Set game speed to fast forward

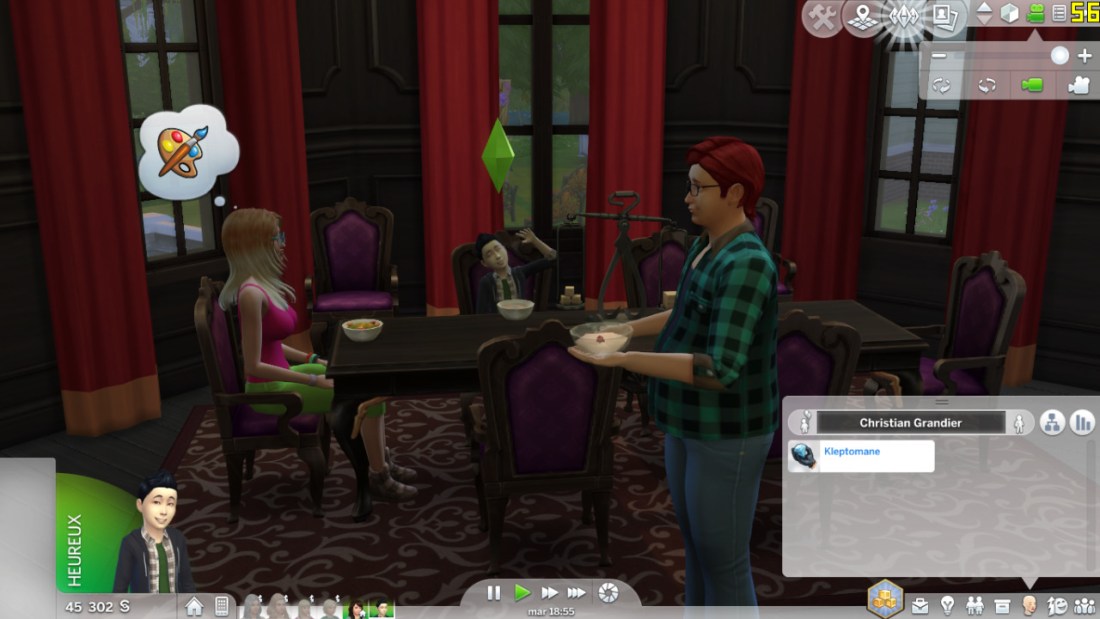click(549, 593)
